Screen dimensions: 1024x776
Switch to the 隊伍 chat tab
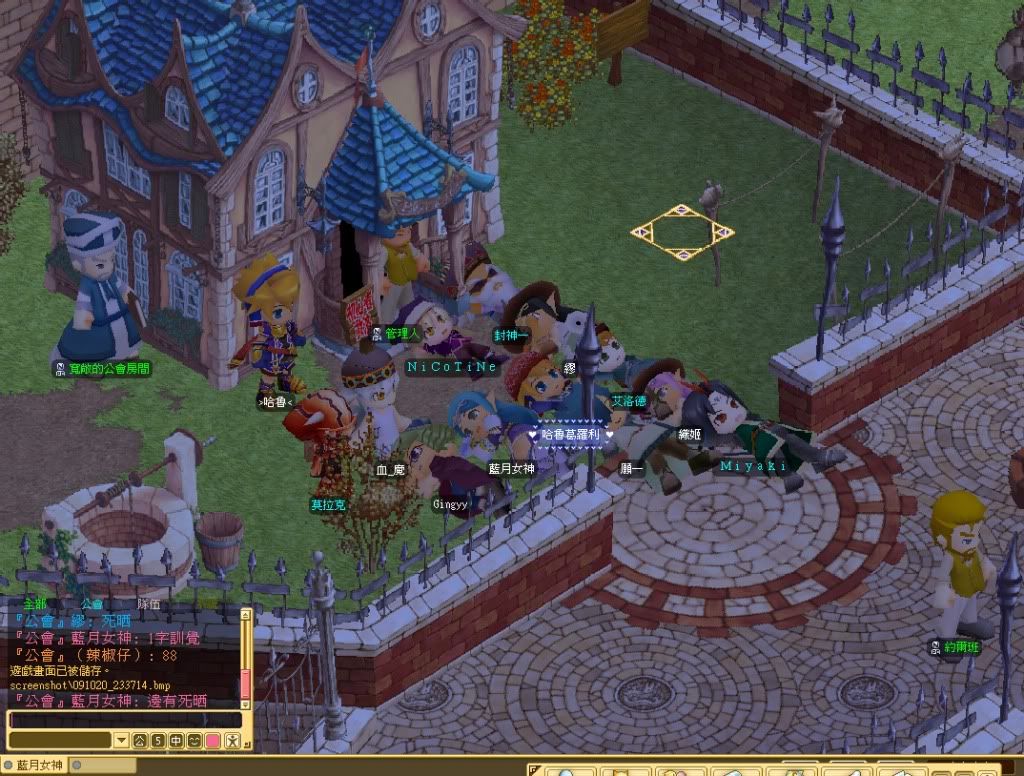(x=148, y=604)
